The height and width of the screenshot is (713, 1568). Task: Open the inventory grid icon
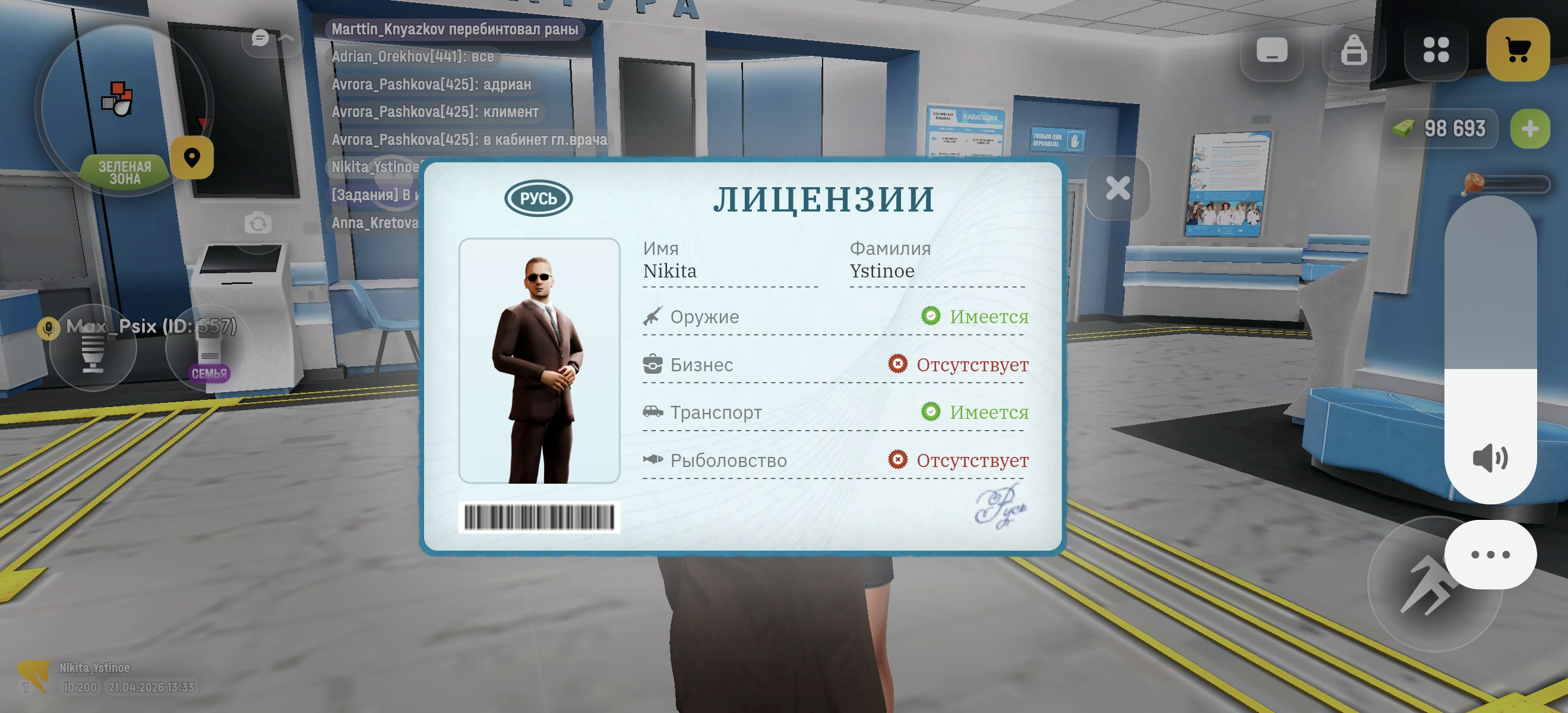pyautogui.click(x=1436, y=50)
